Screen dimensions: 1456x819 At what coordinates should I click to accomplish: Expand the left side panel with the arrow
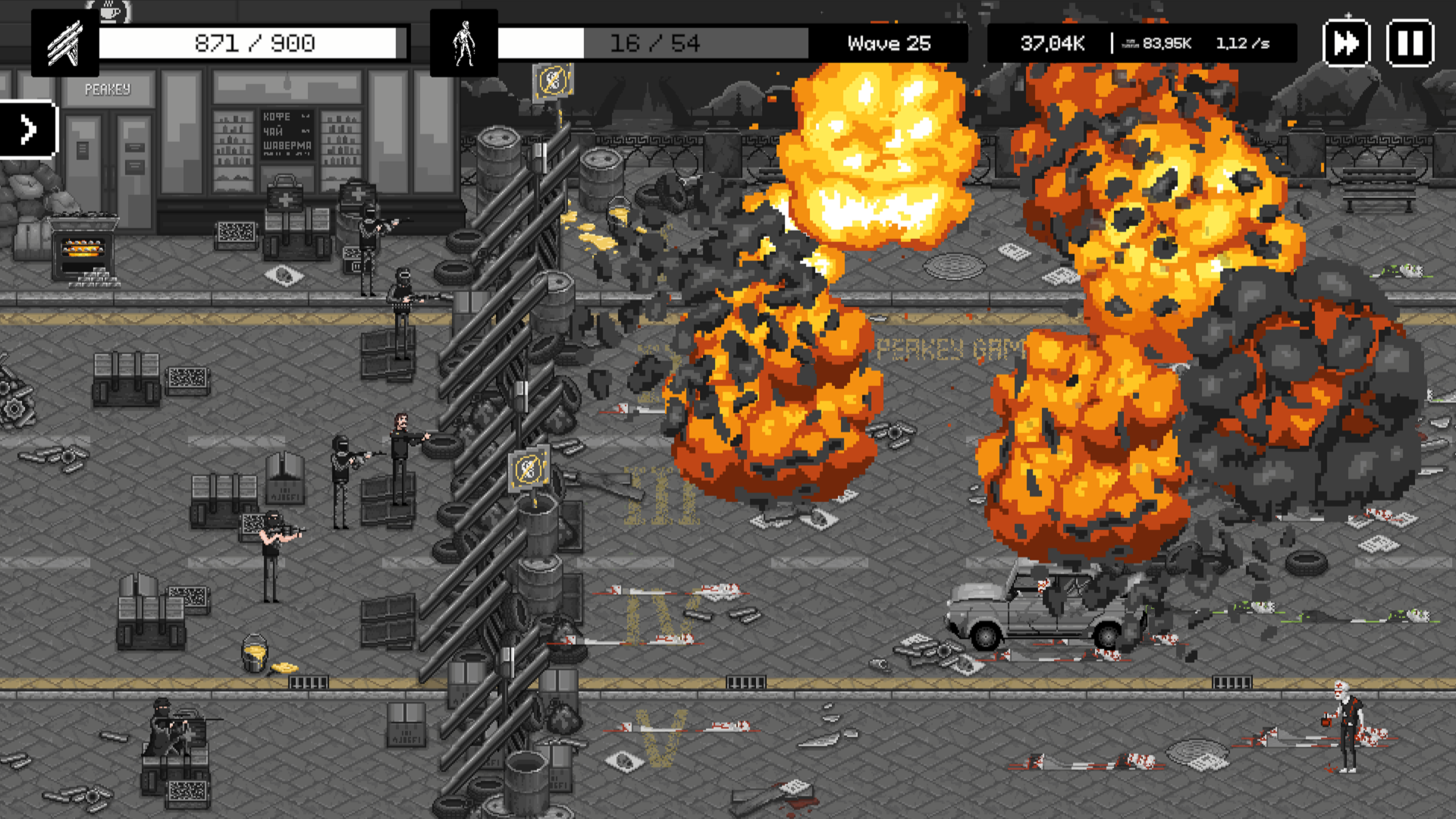(x=29, y=128)
